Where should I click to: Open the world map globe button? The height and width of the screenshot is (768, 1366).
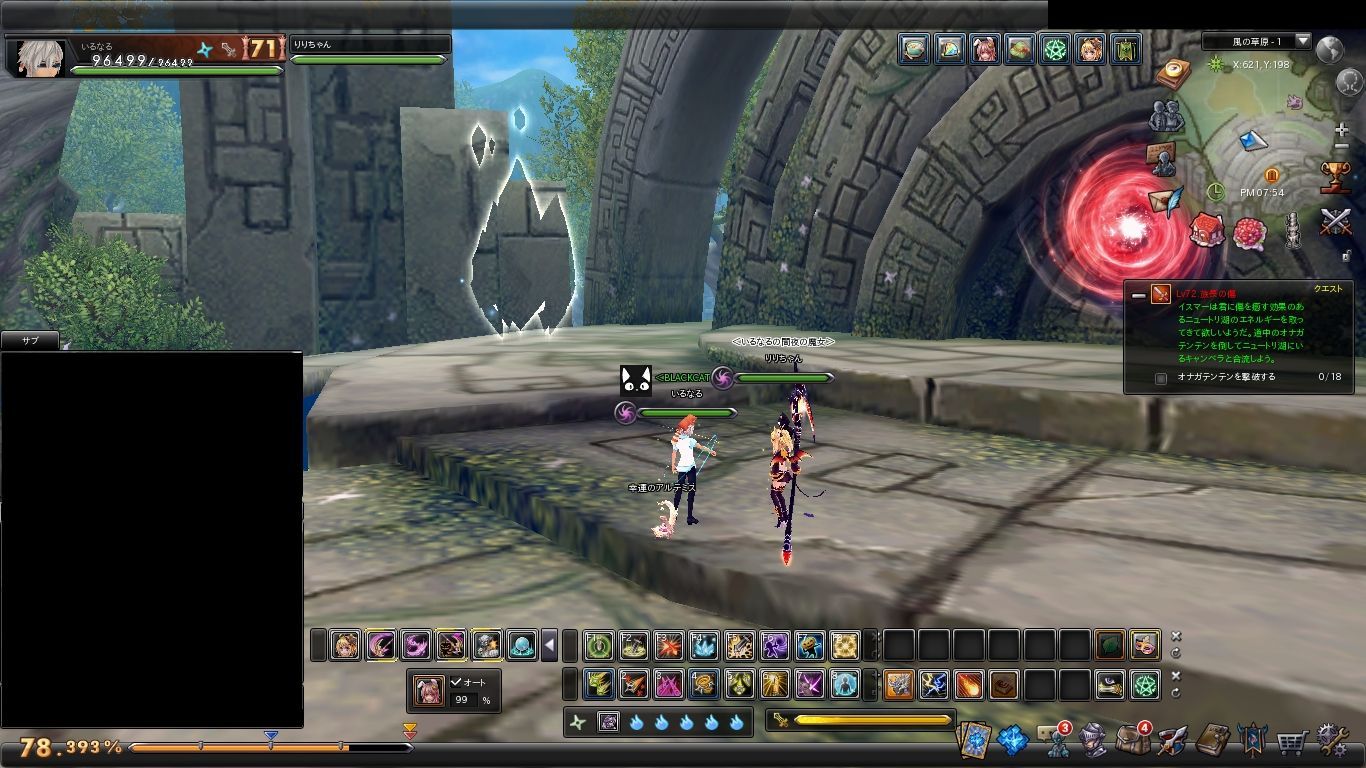[1329, 48]
